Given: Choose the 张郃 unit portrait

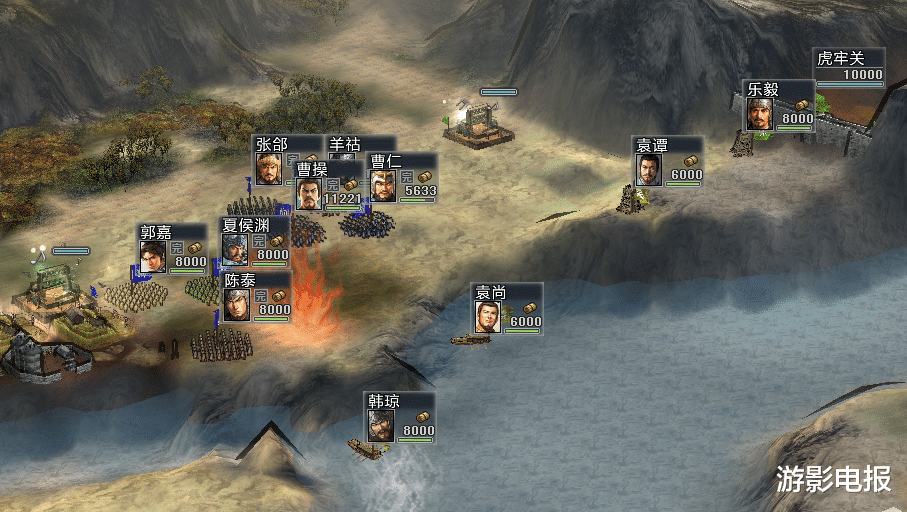Looking at the screenshot, I should click(268, 168).
